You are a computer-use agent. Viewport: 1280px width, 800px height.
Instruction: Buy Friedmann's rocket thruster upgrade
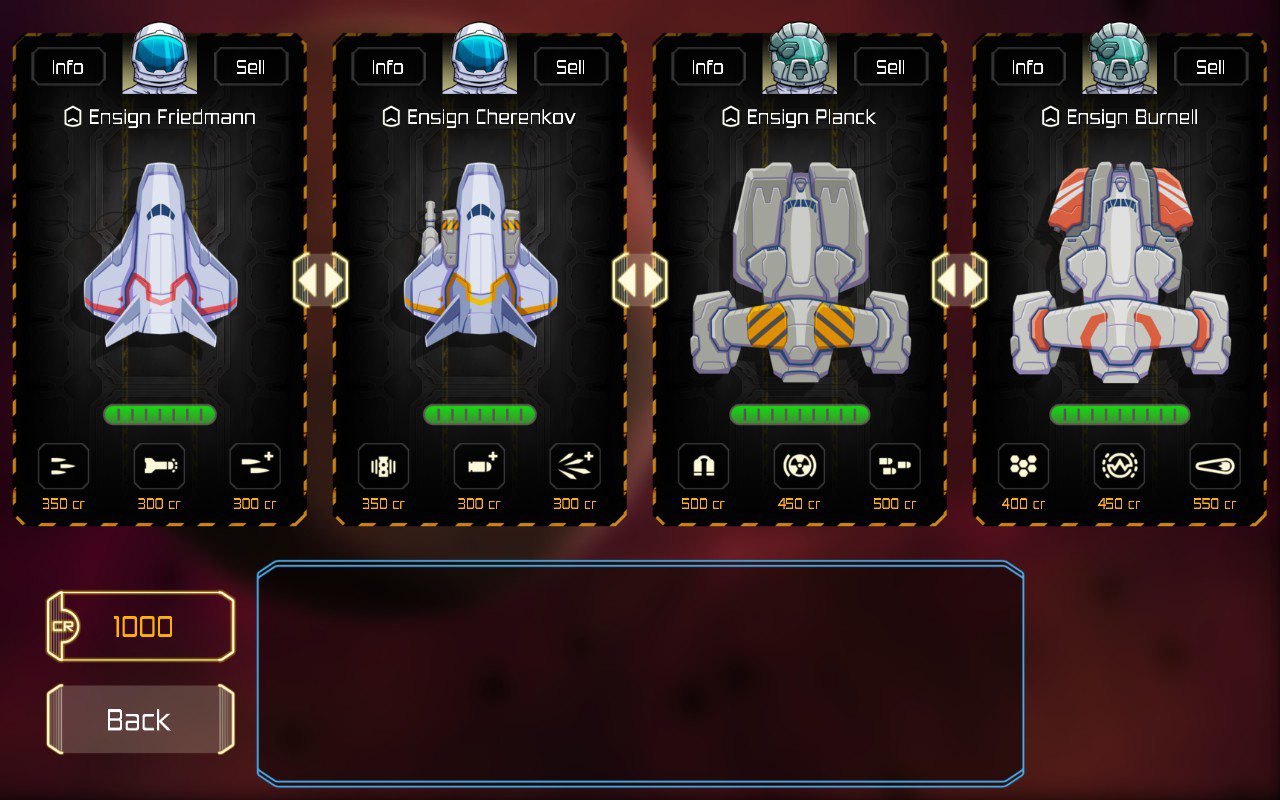(x=159, y=467)
